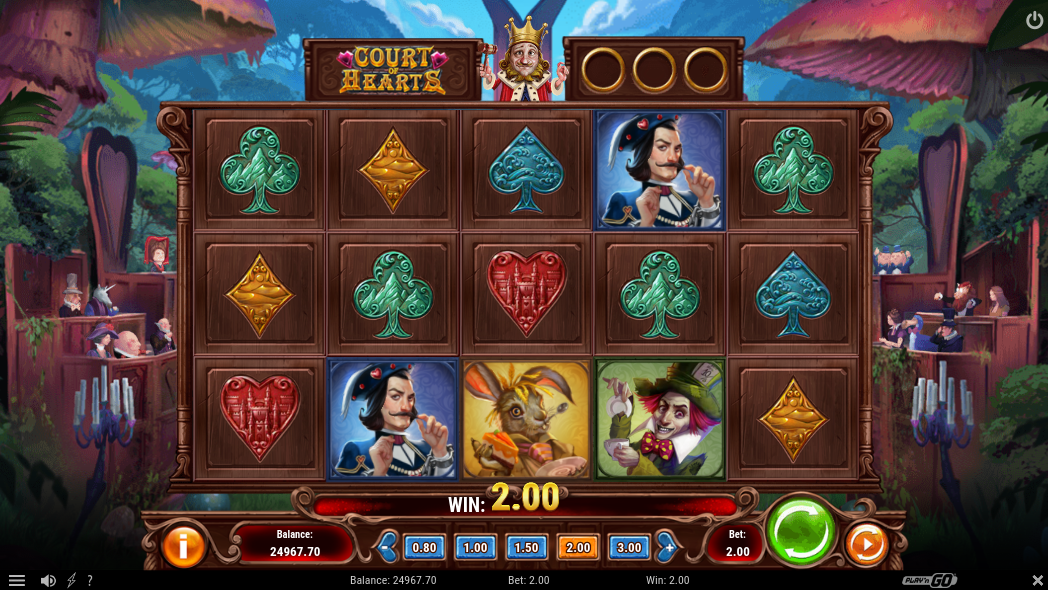Screen dimensions: 1048x590
Task: Decrease bet with the minus arrow
Action: 388,547
